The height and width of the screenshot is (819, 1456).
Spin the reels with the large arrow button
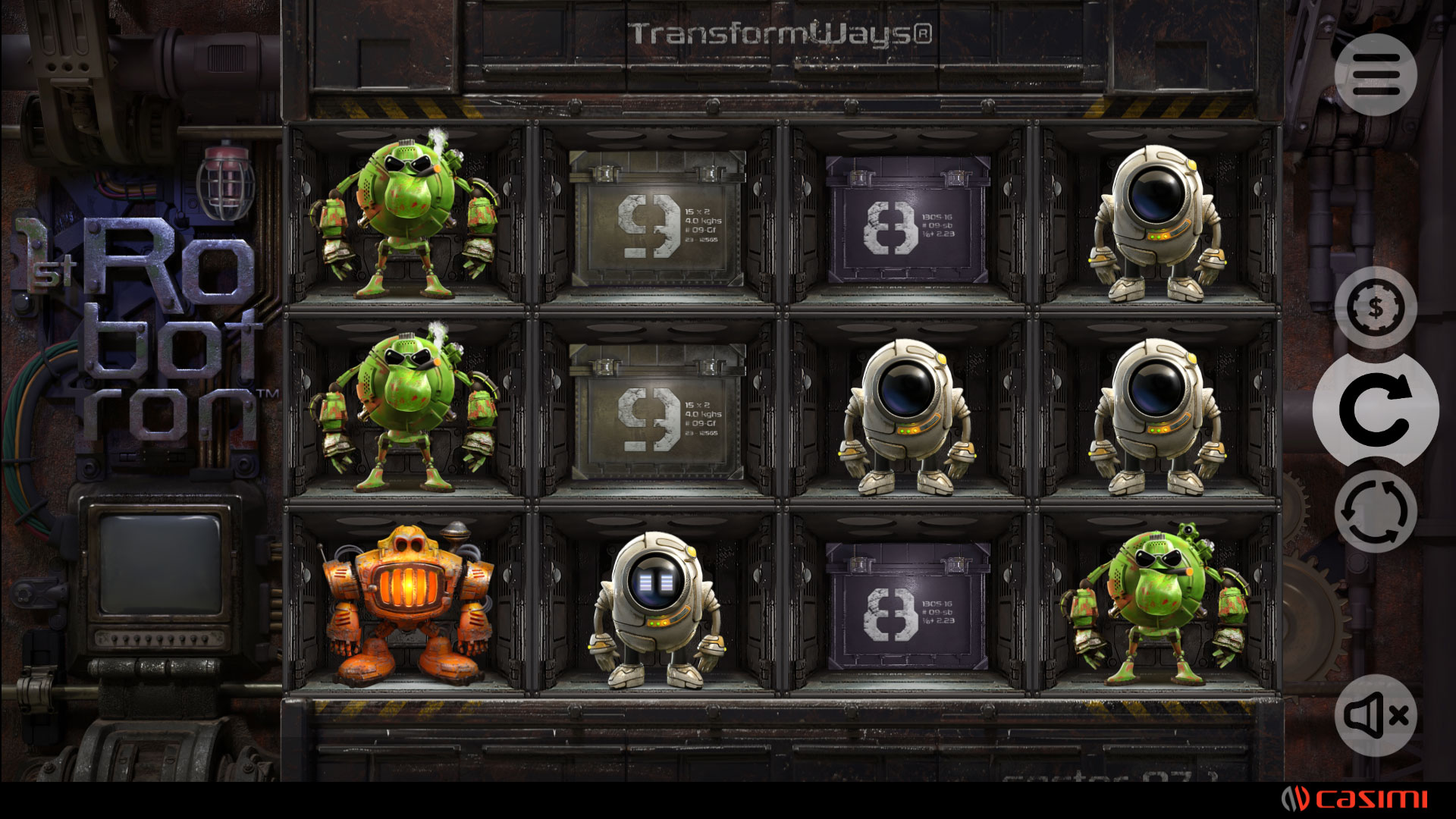pyautogui.click(x=1376, y=409)
